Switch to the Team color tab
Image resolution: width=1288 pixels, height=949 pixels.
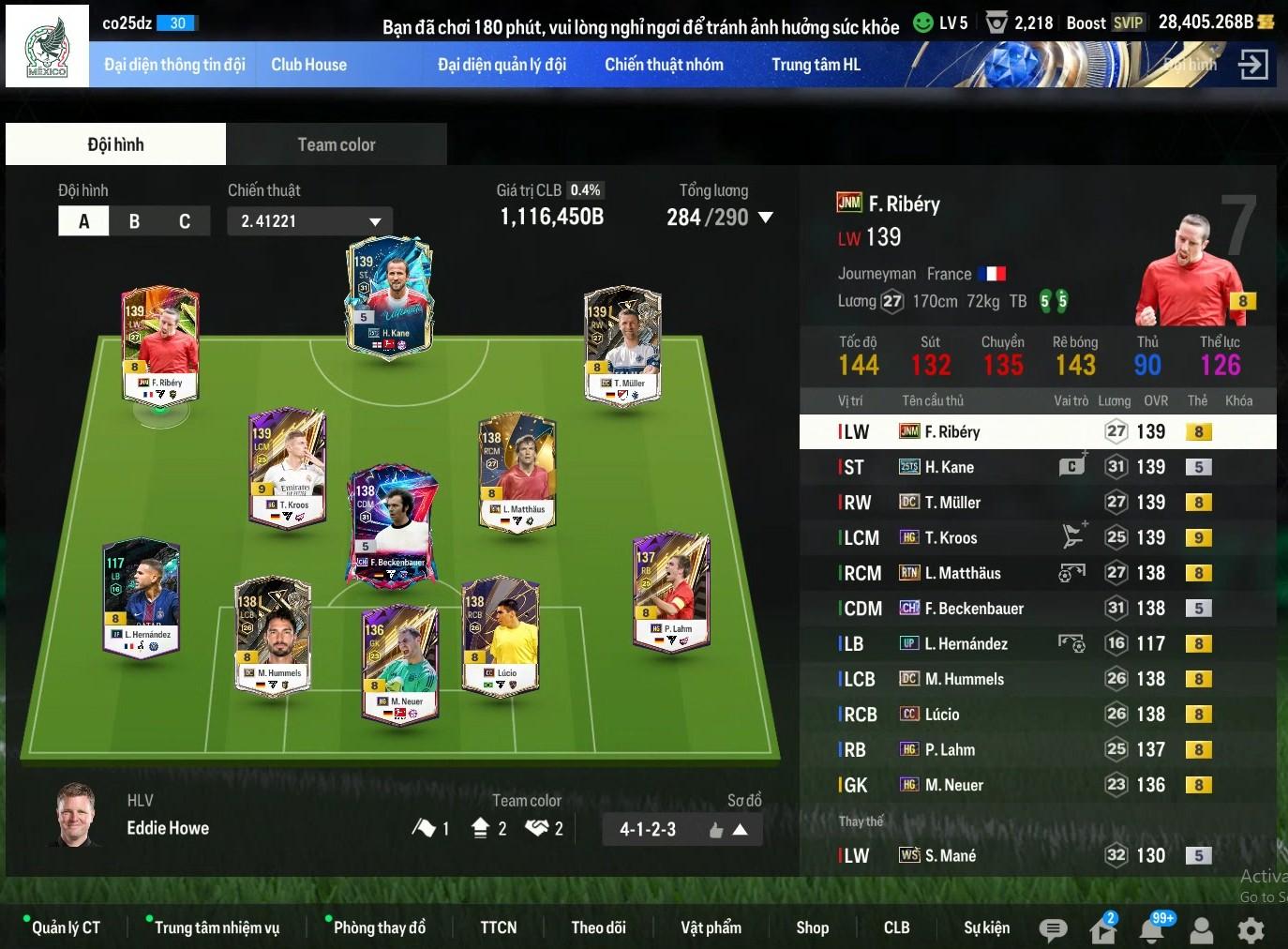(x=336, y=144)
